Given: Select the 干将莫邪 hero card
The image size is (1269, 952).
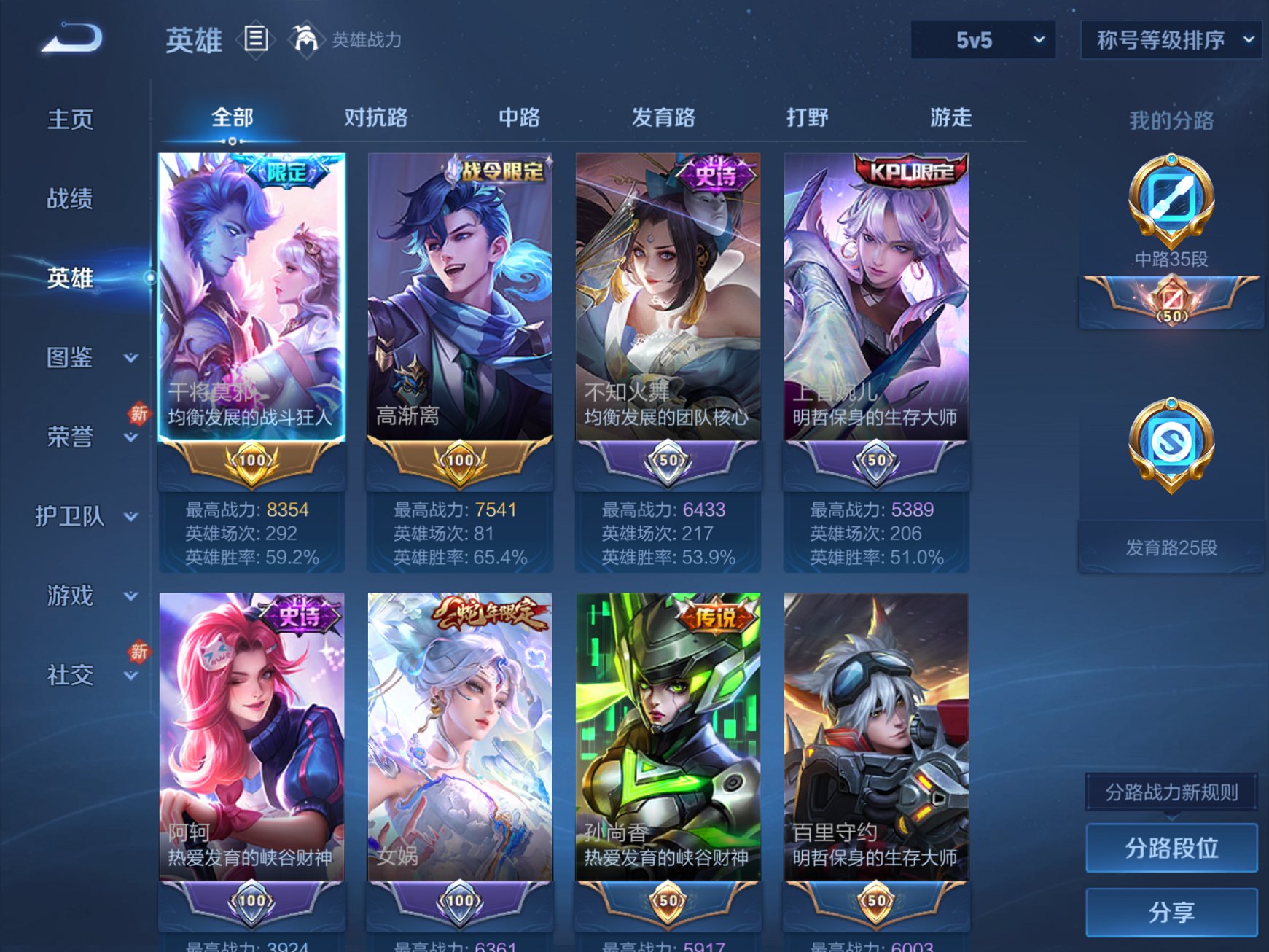Looking at the screenshot, I should pyautogui.click(x=251, y=292).
